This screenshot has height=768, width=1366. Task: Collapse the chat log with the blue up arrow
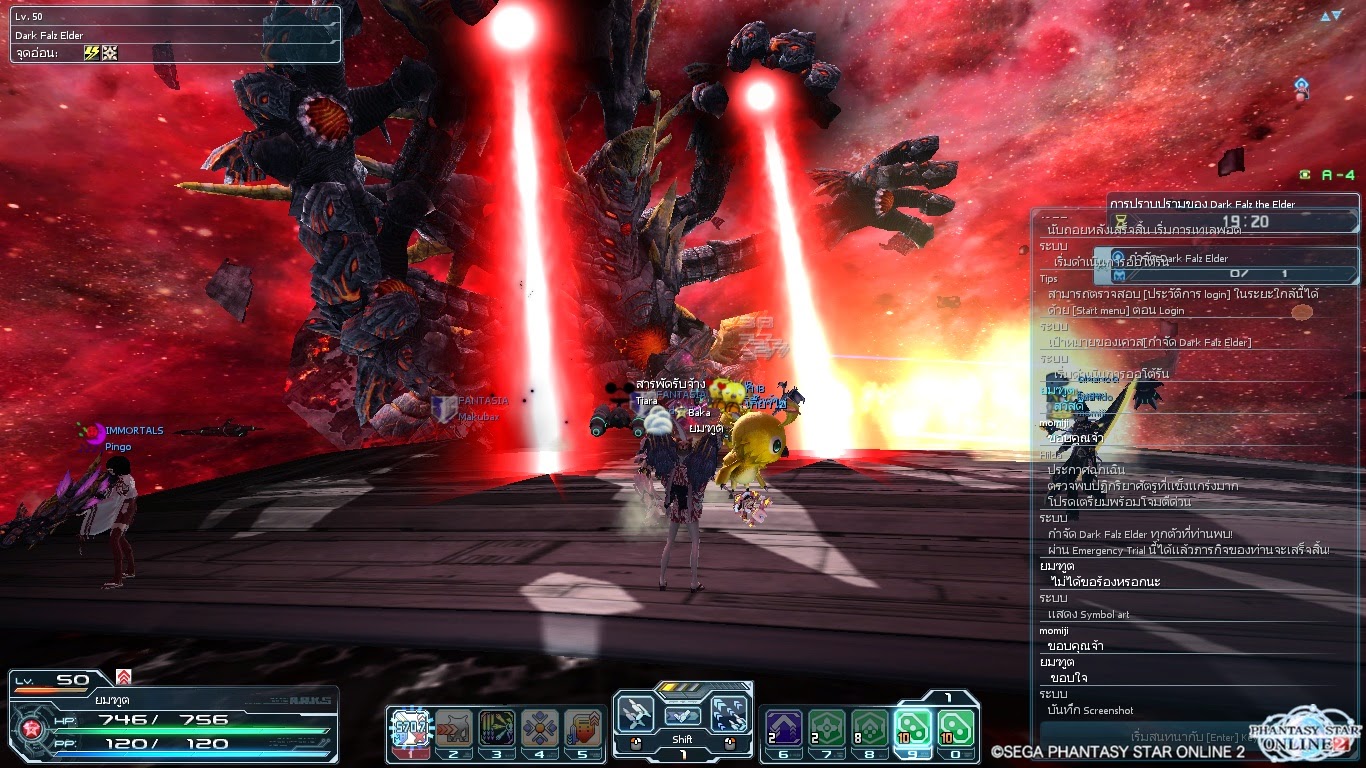(1326, 16)
